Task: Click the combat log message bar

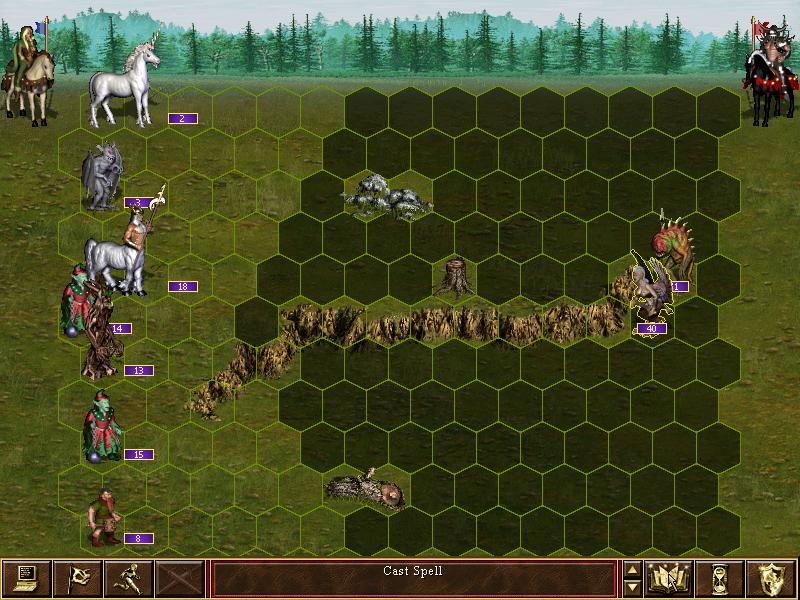Action: click(413, 578)
